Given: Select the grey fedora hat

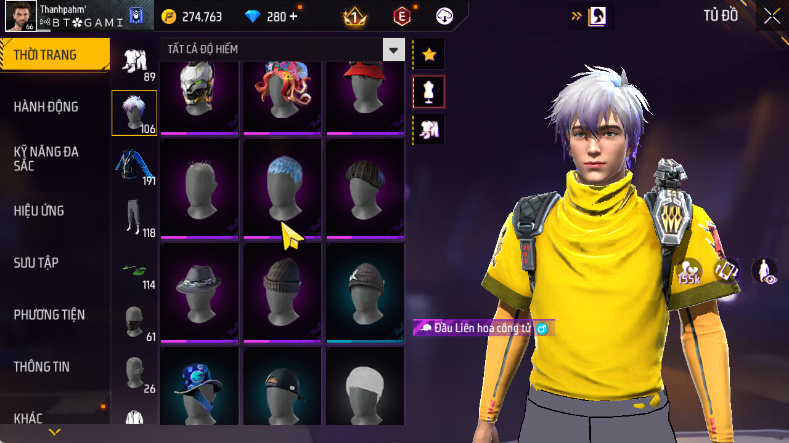Looking at the screenshot, I should point(199,285).
